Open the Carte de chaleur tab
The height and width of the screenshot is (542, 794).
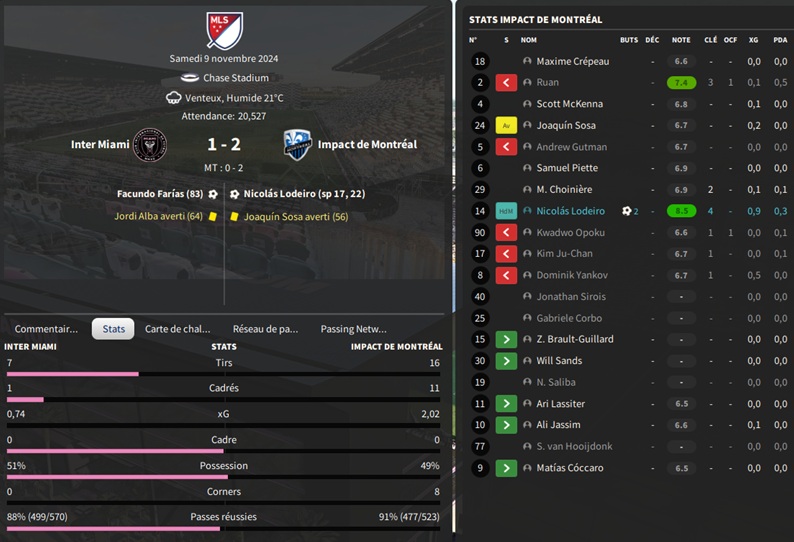[x=178, y=329]
